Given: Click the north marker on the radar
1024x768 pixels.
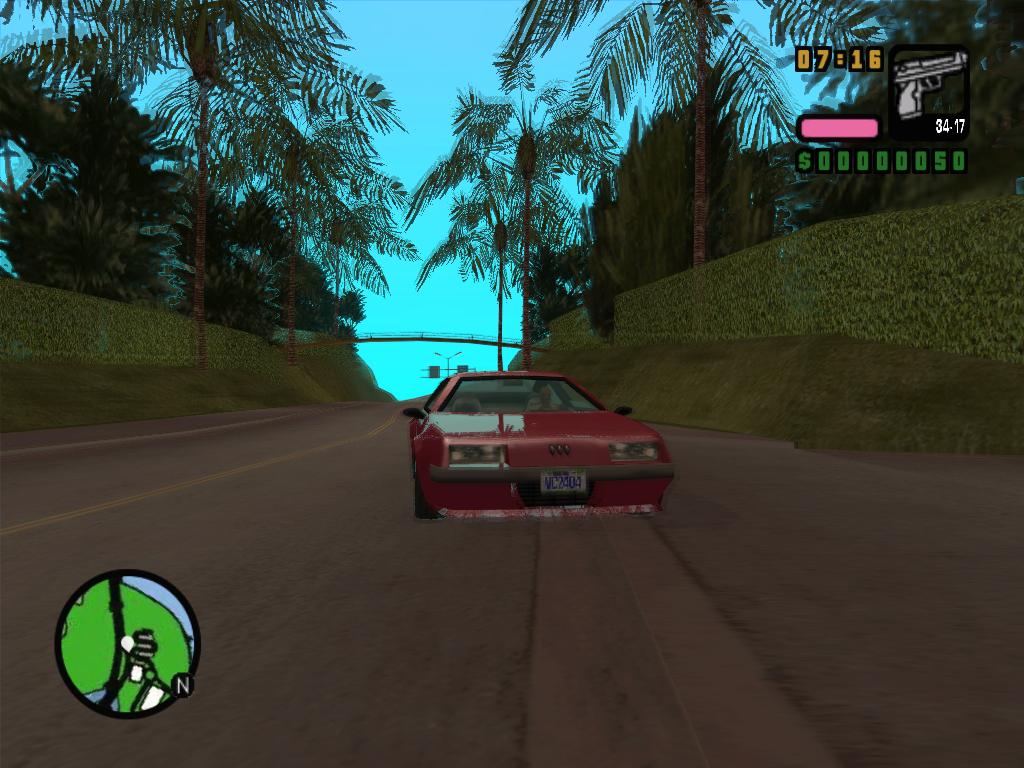Looking at the screenshot, I should point(182,685).
